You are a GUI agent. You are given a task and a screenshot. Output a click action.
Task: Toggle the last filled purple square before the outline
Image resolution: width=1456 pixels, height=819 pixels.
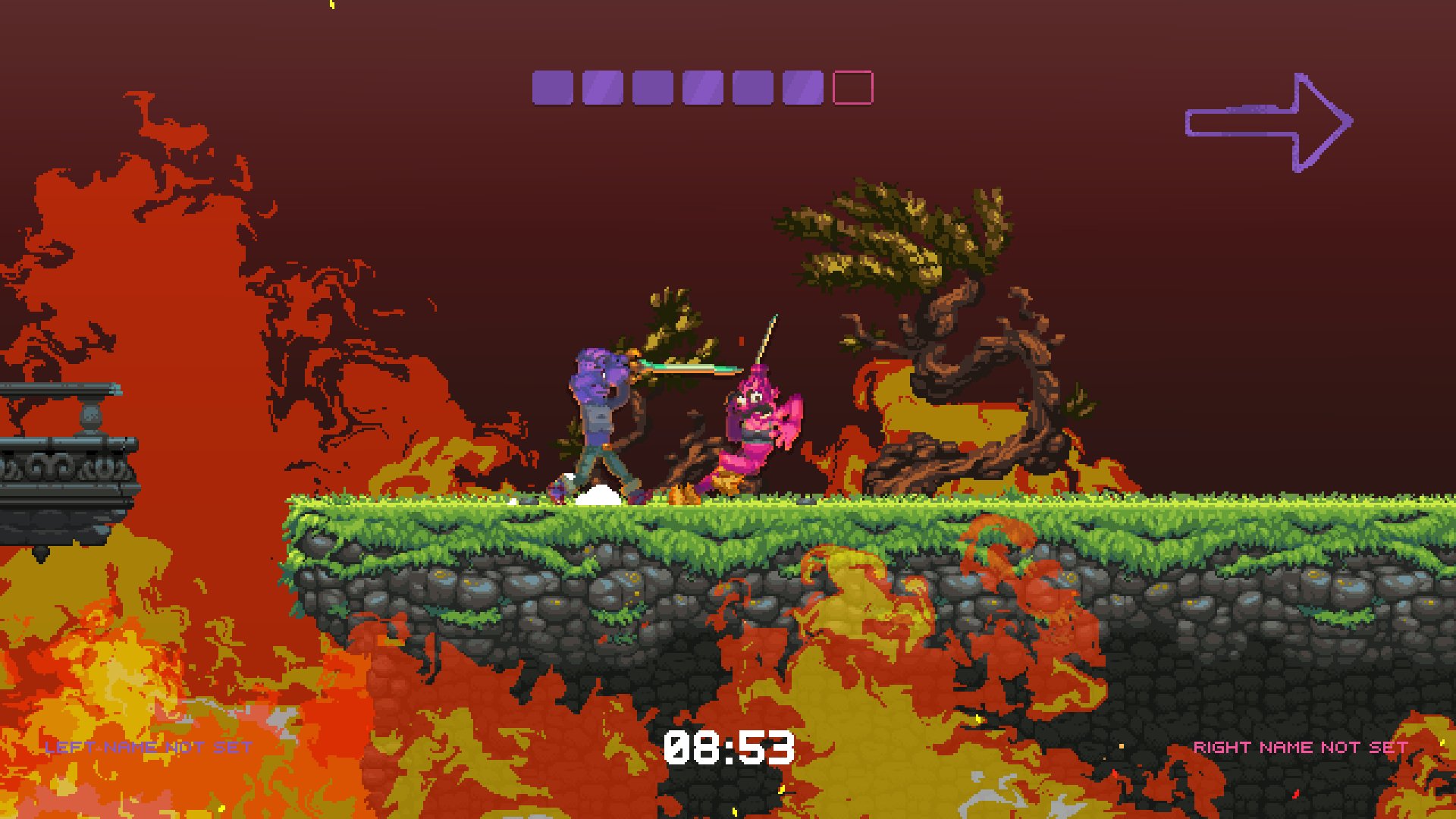point(802,86)
